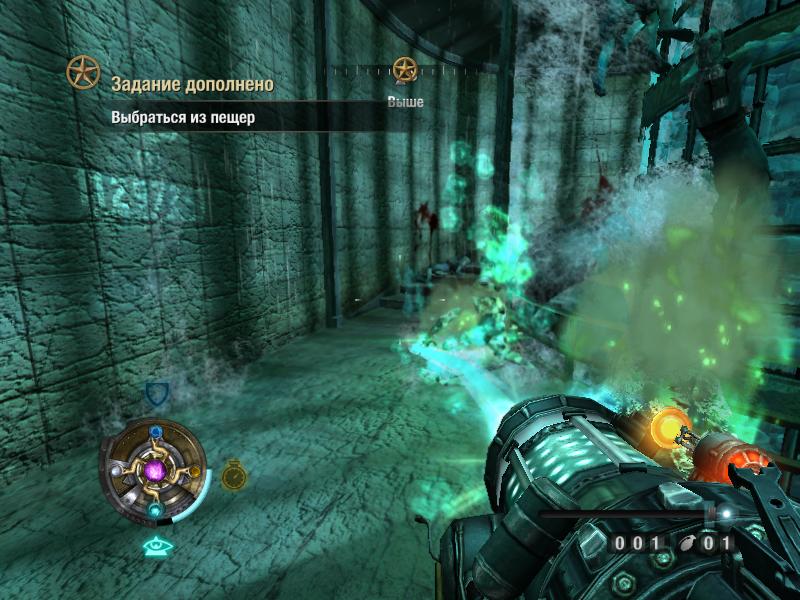Activate the golden stopwatch slow-time power

234,475
